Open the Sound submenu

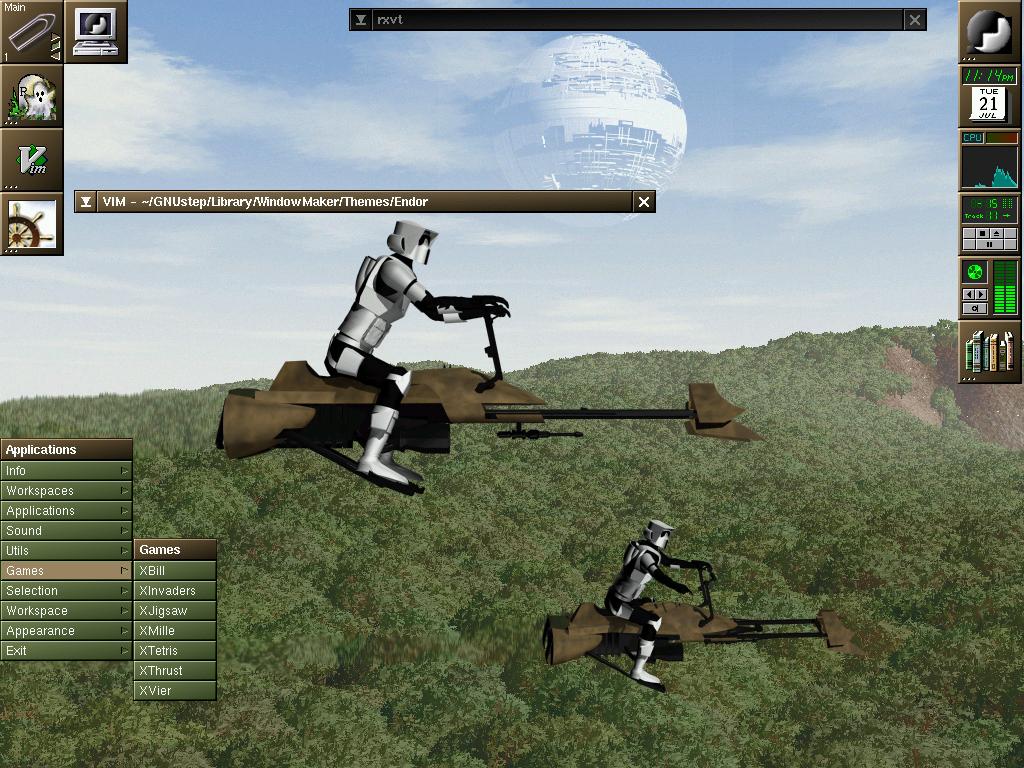pyautogui.click(x=66, y=531)
